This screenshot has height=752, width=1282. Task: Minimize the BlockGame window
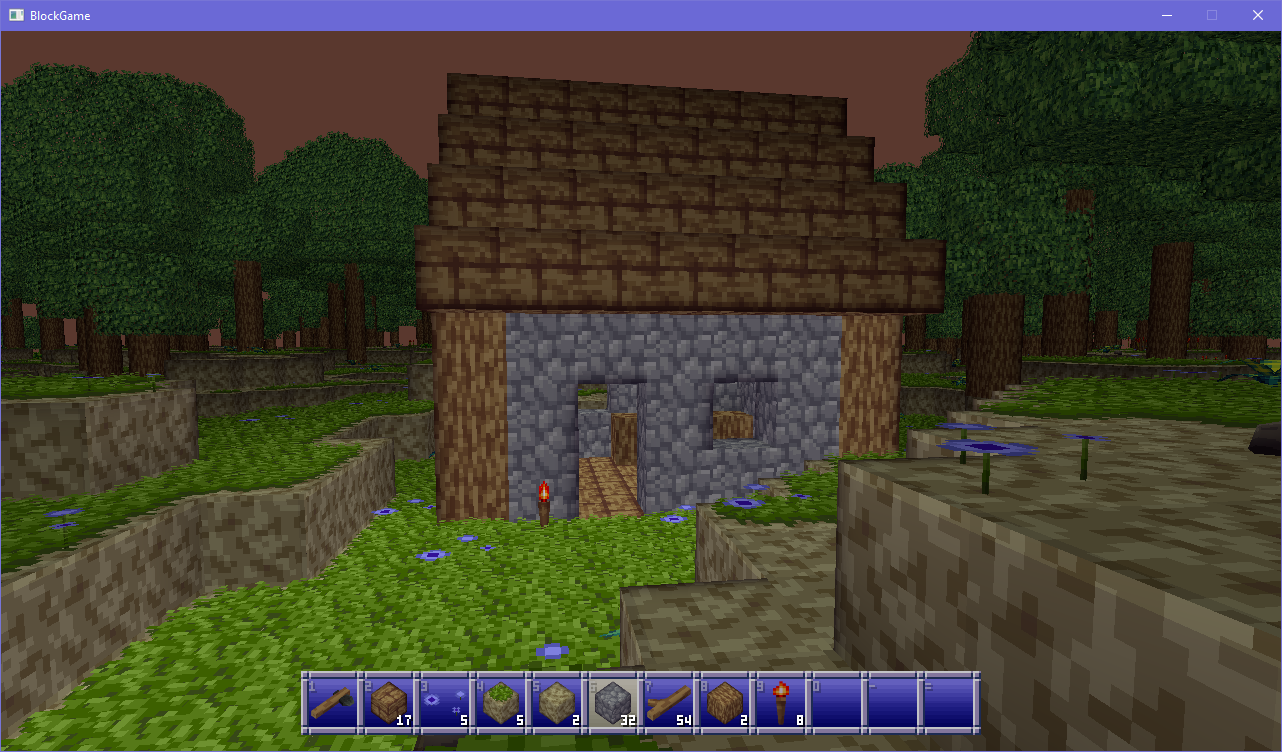[1166, 15]
